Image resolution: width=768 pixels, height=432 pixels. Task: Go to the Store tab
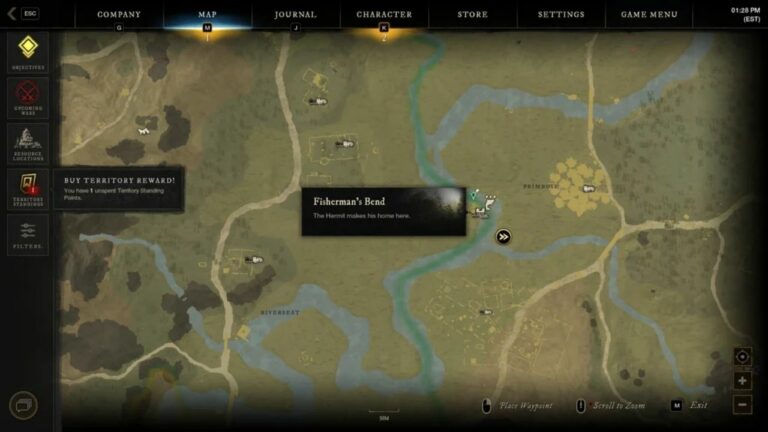[473, 15]
